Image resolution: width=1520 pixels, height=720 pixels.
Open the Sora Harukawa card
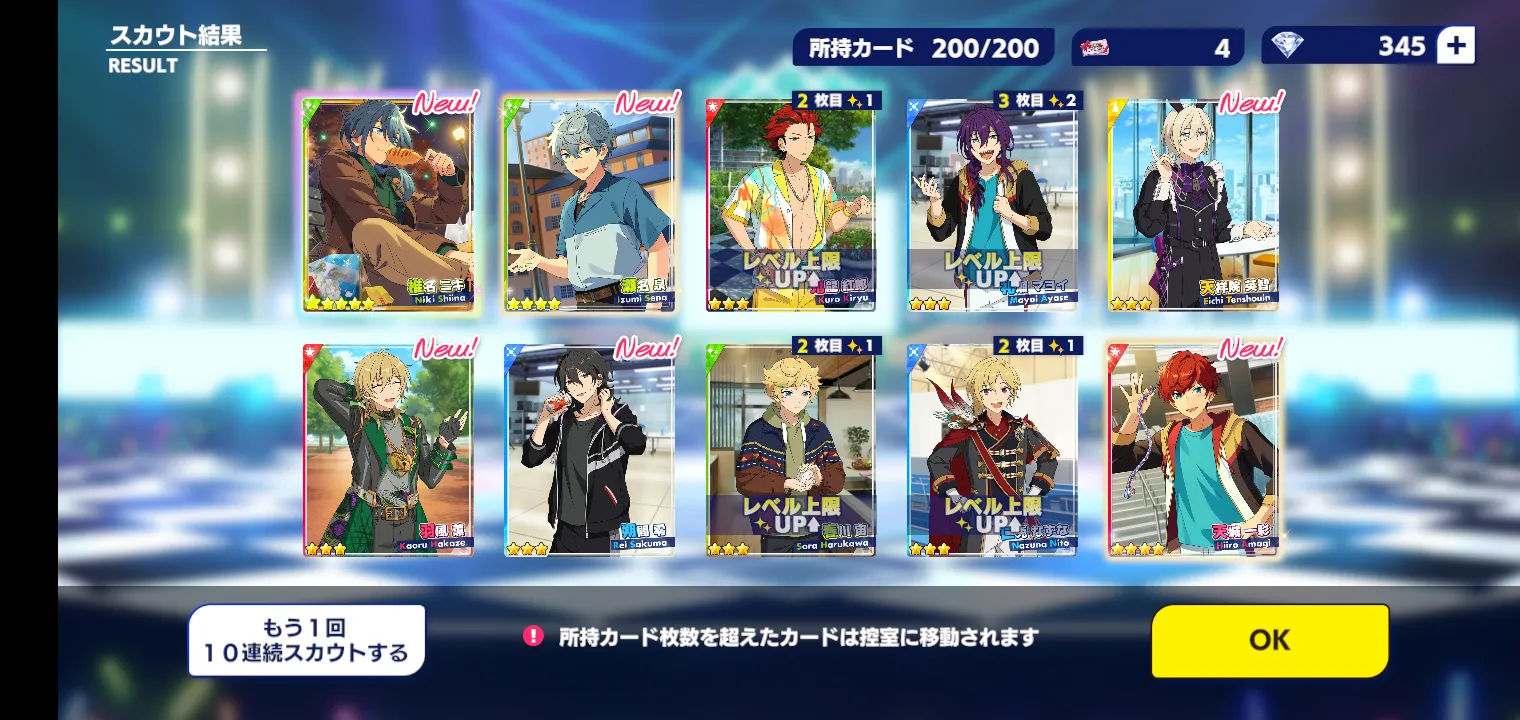pyautogui.click(x=791, y=450)
